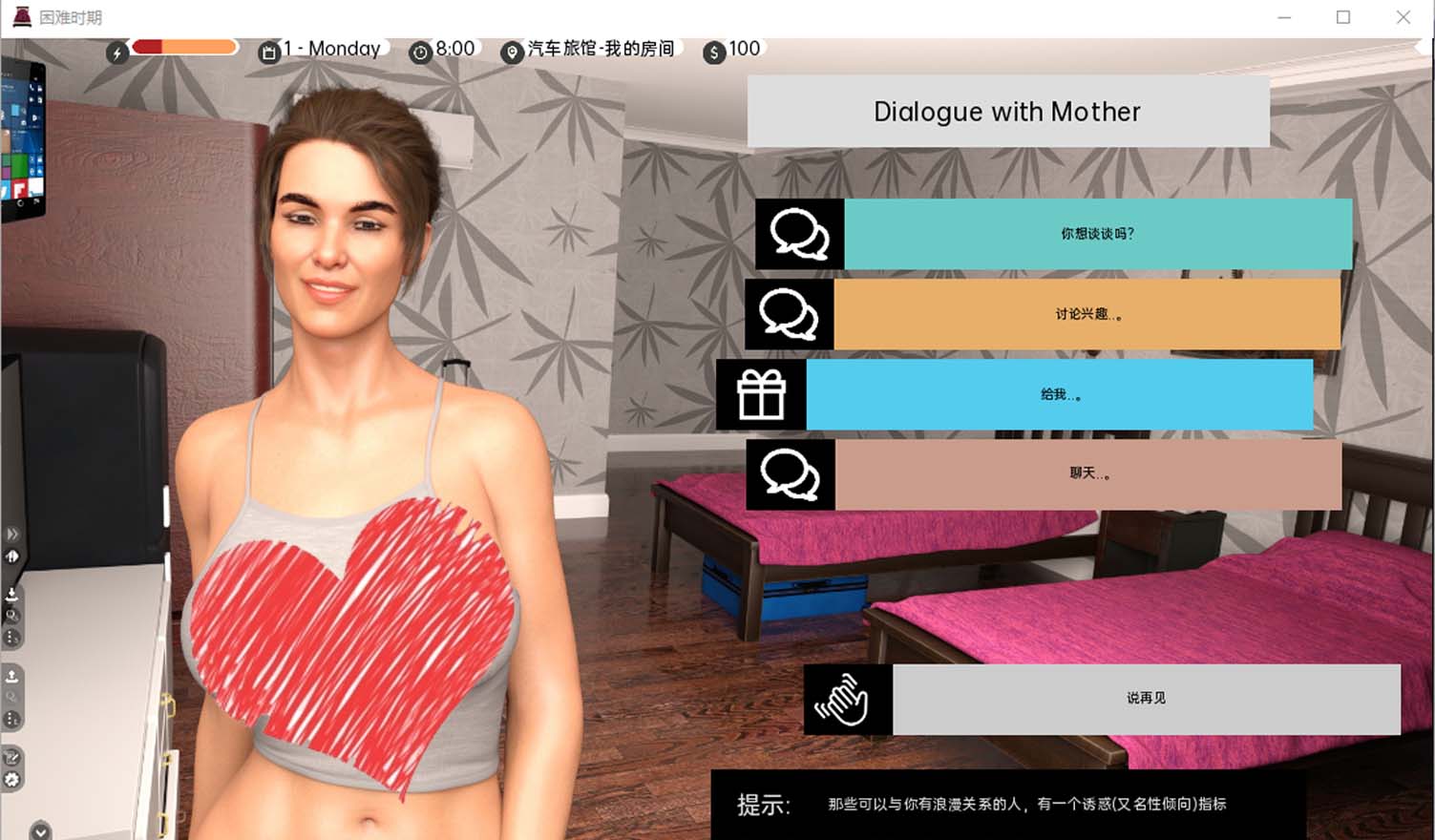Choose the 讨论兴趣 dialogue option

pyautogui.click(x=1088, y=313)
